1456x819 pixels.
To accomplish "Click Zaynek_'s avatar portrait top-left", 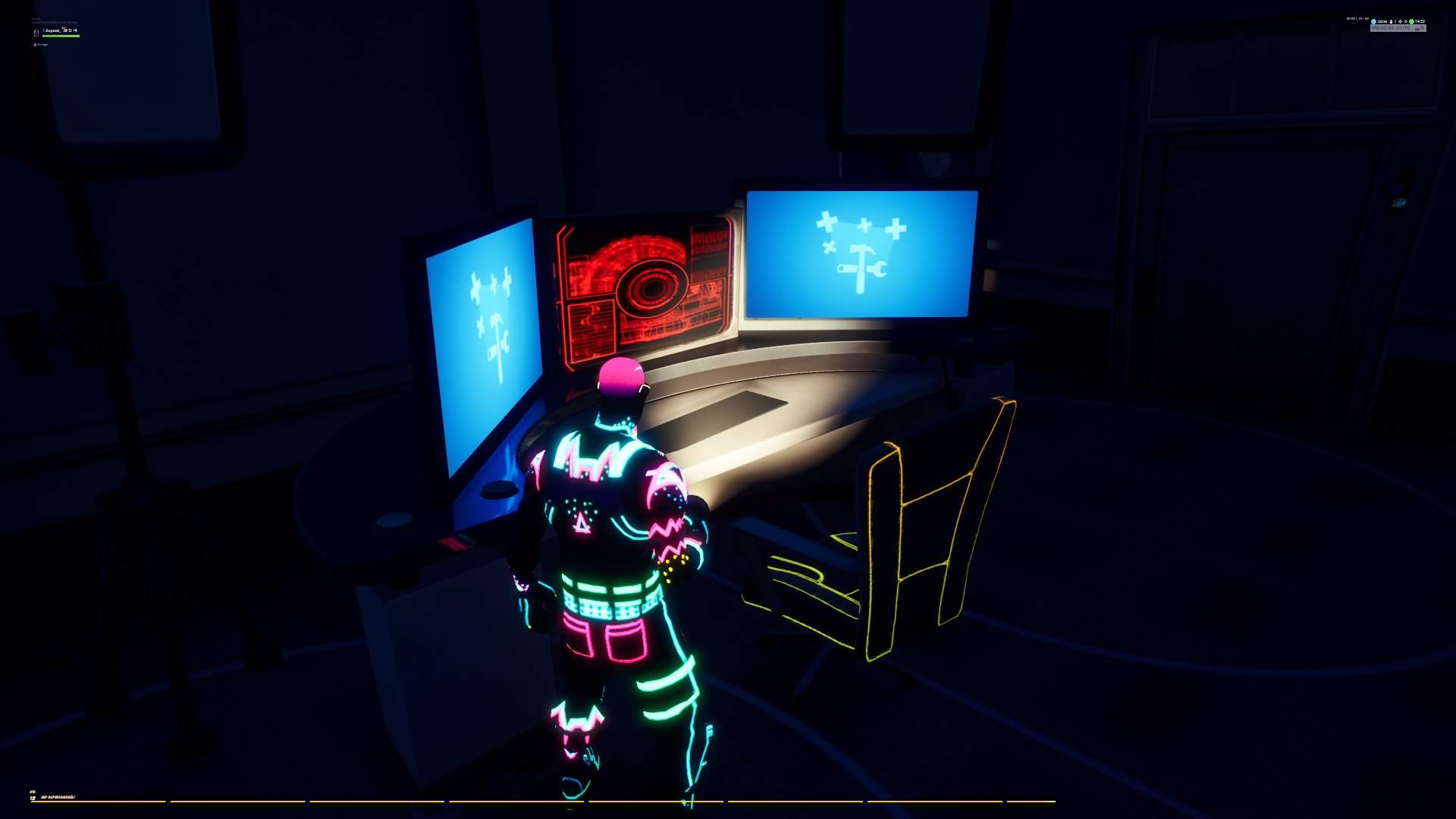I will pos(36,32).
